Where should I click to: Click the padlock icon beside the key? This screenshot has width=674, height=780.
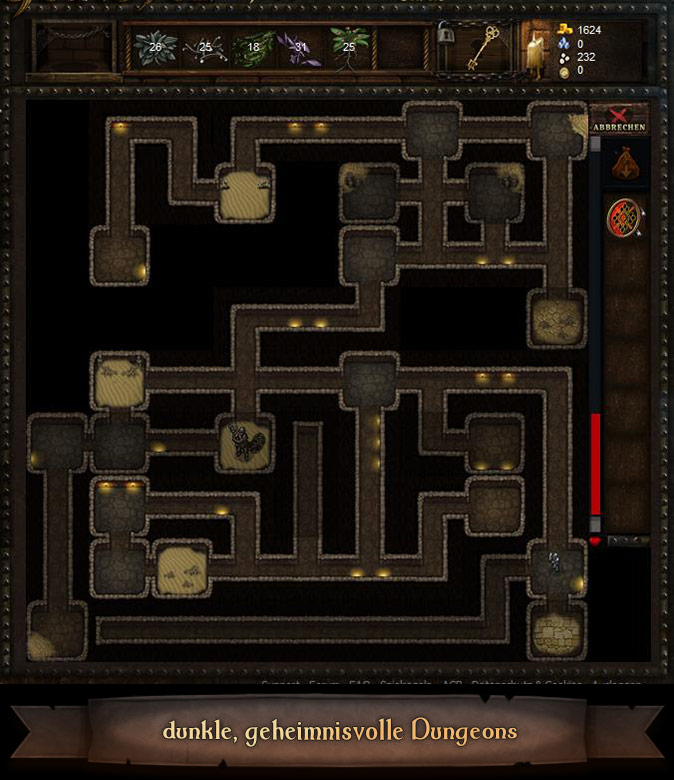pyautogui.click(x=446, y=35)
